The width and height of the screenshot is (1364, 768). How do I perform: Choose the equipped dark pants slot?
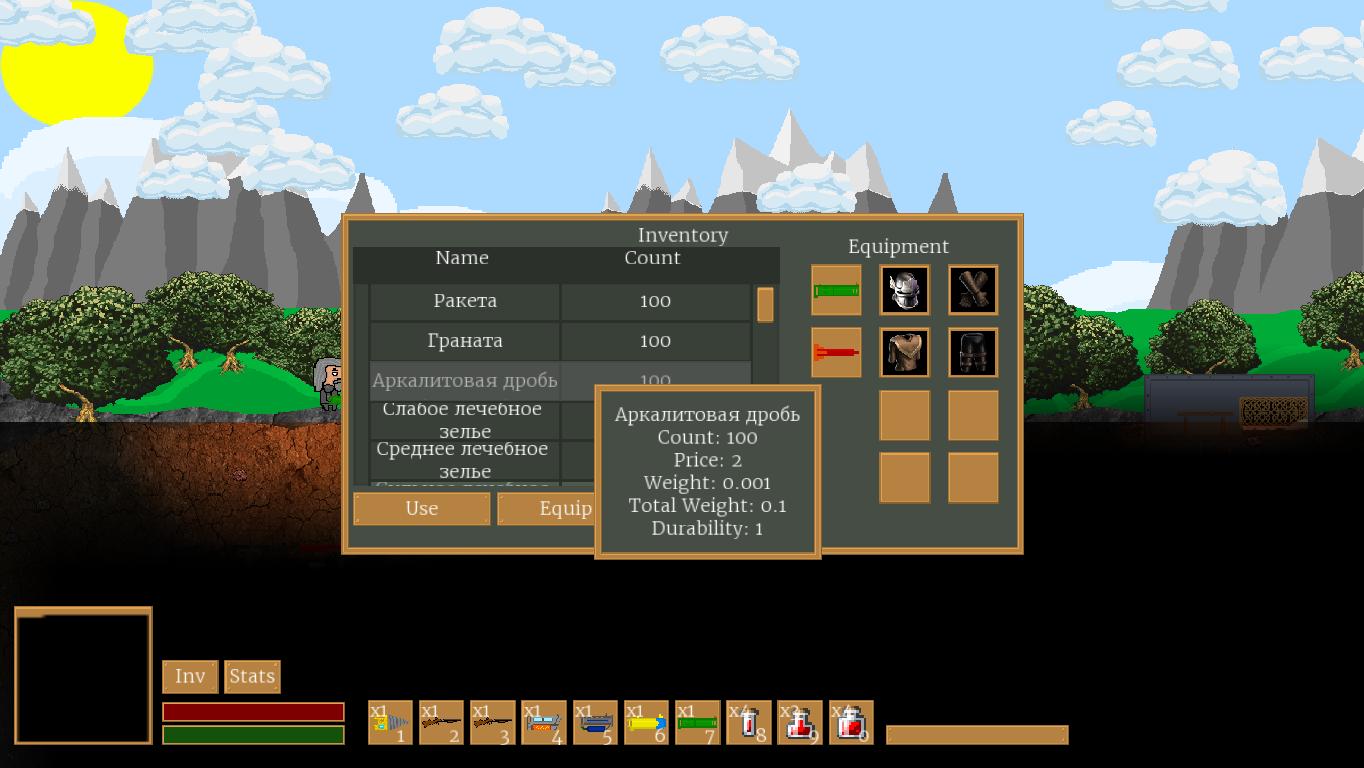click(973, 352)
